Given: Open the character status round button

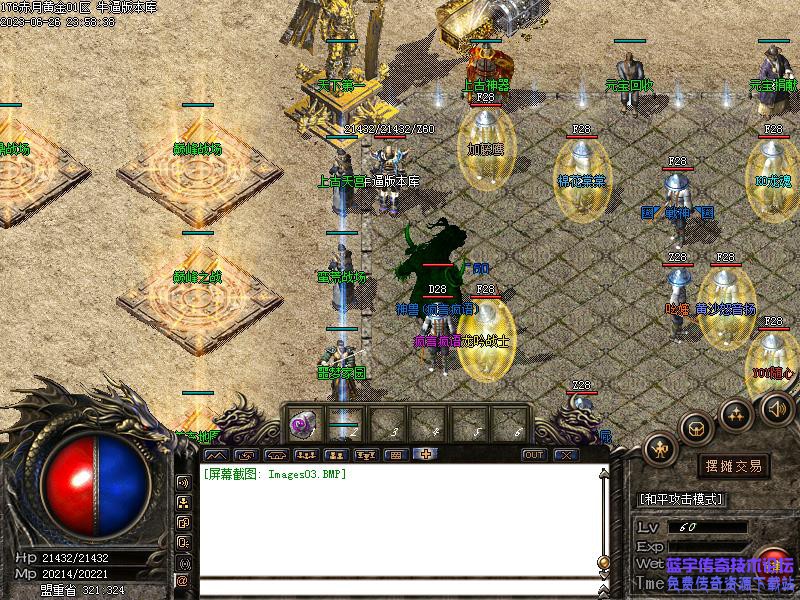Looking at the screenshot, I should [661, 447].
